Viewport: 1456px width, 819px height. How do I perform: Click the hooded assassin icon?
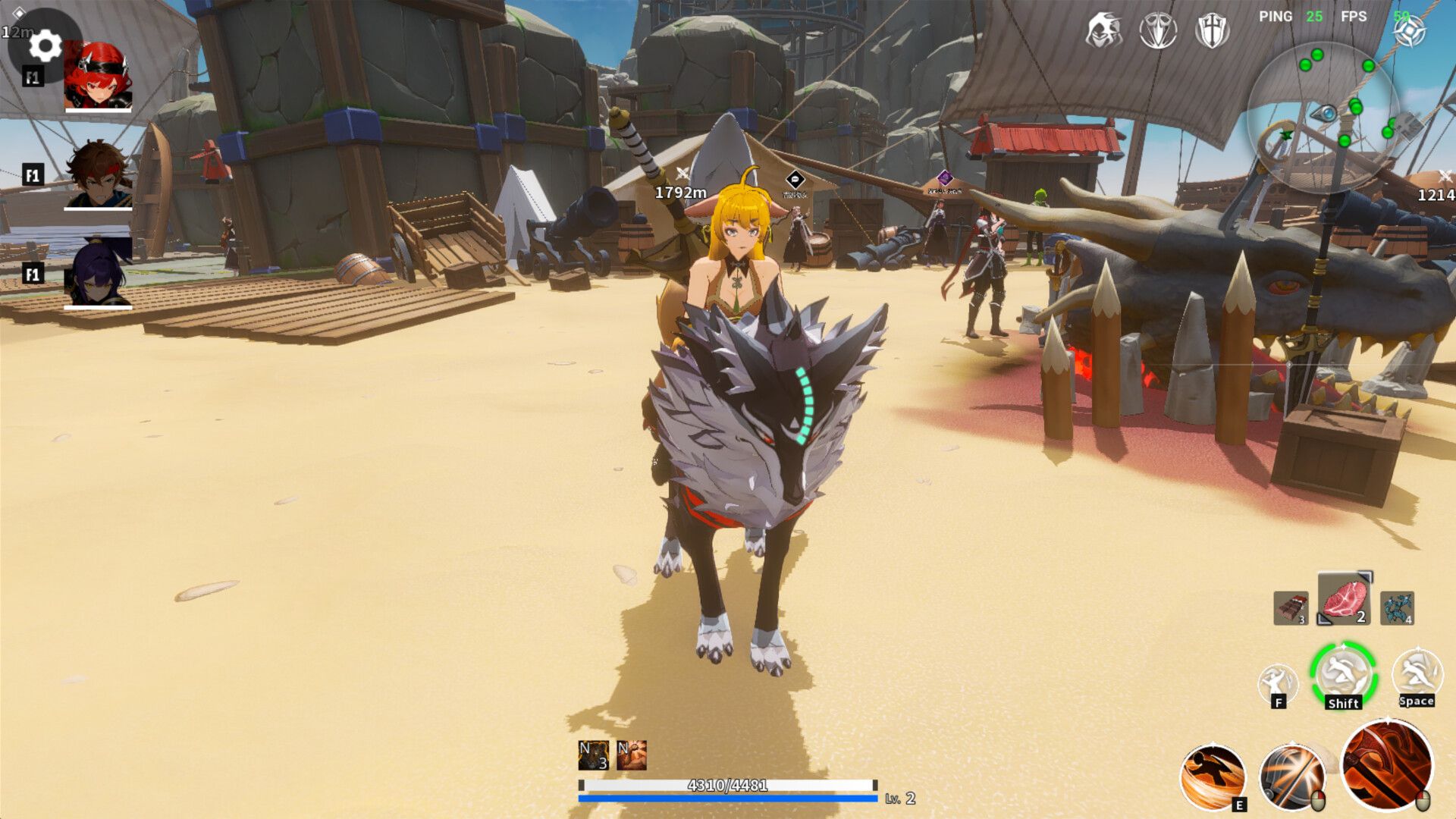coord(1103,31)
